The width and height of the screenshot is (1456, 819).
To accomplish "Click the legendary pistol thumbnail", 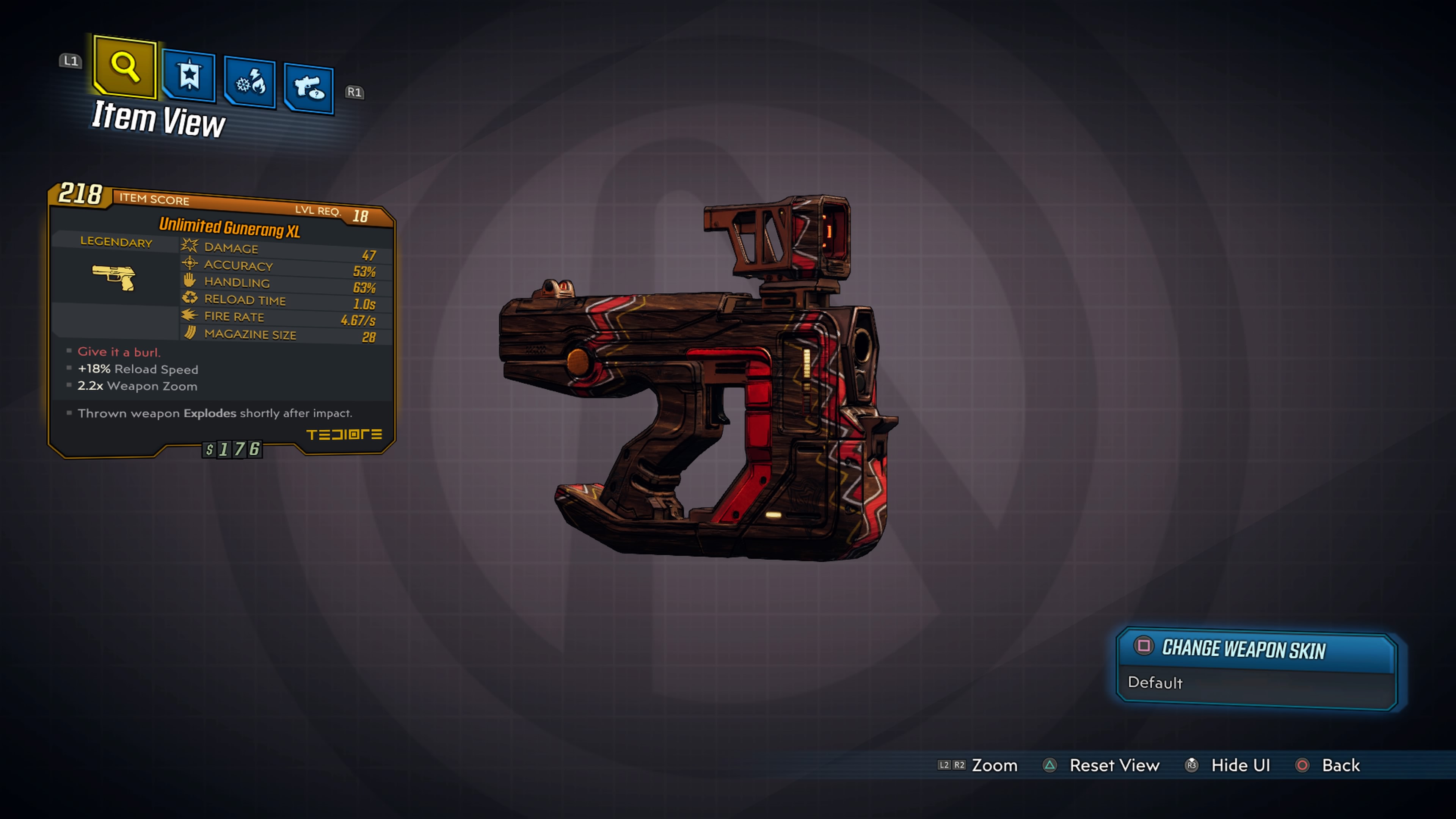I will tap(114, 277).
